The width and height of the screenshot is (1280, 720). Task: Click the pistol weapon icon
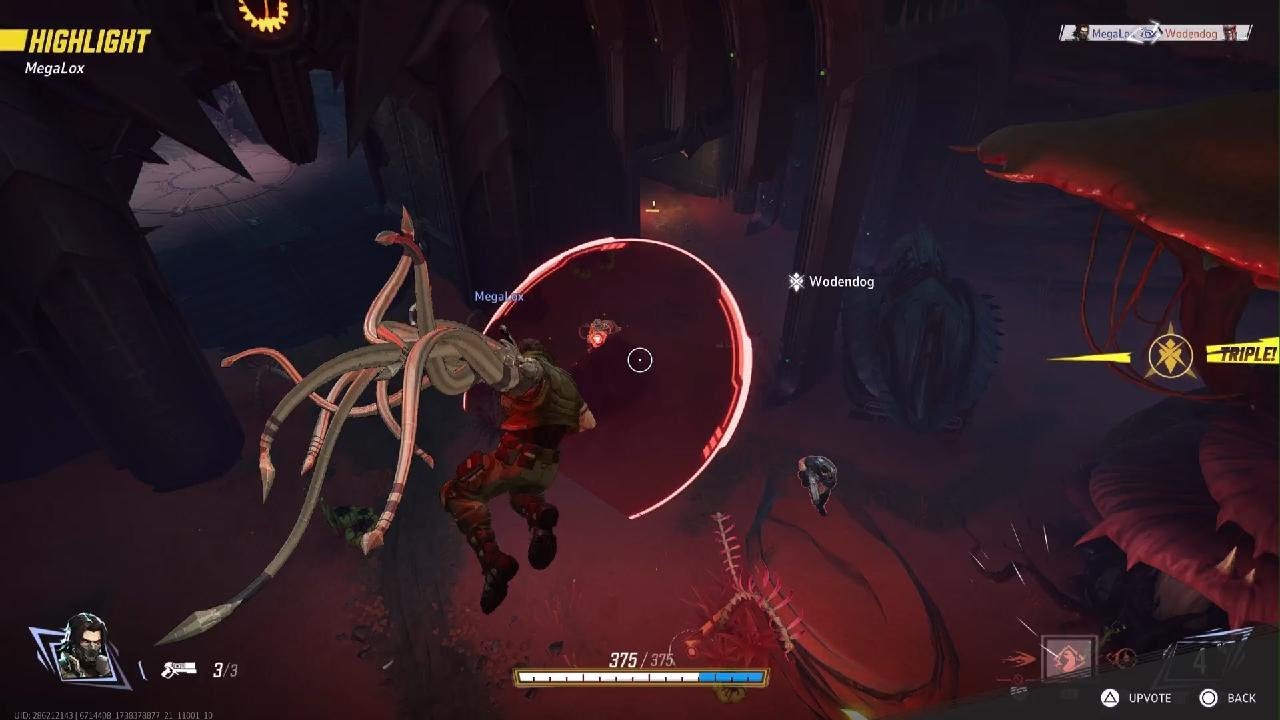click(177, 669)
